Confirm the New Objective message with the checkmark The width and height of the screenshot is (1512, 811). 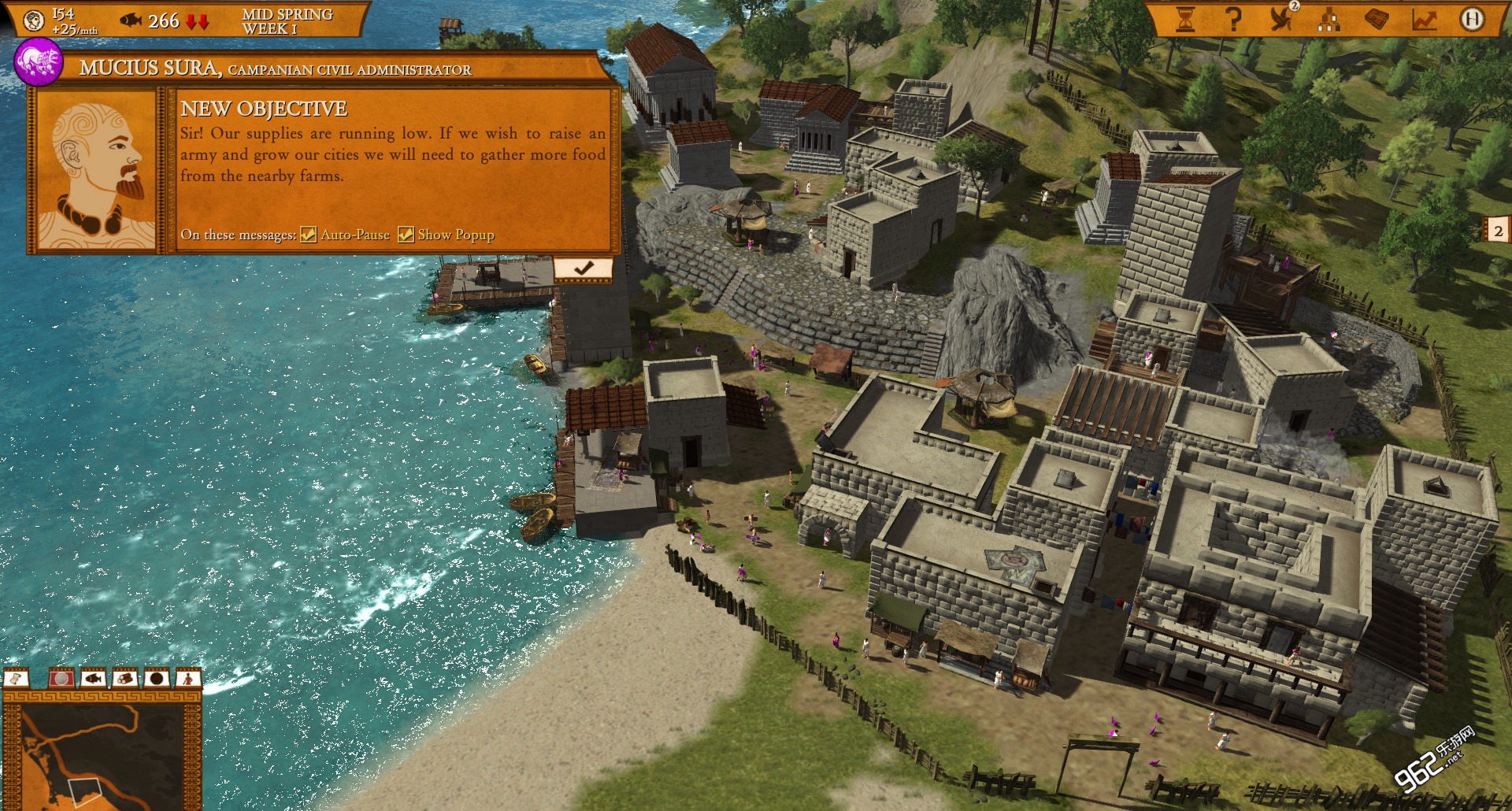click(x=583, y=268)
